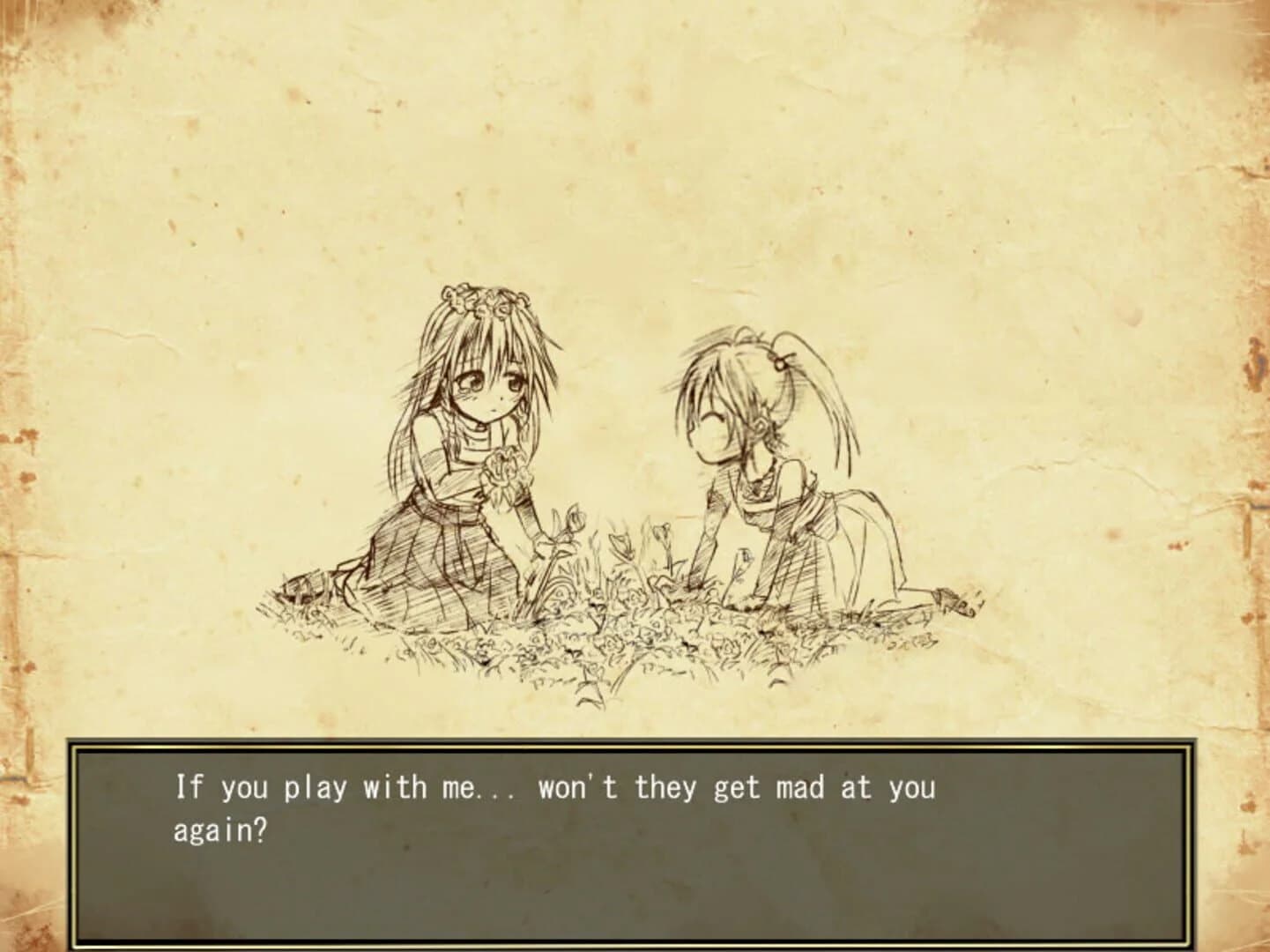Click the golden border of the dialogue box
Screen dimensions: 1270x952
[635, 745]
